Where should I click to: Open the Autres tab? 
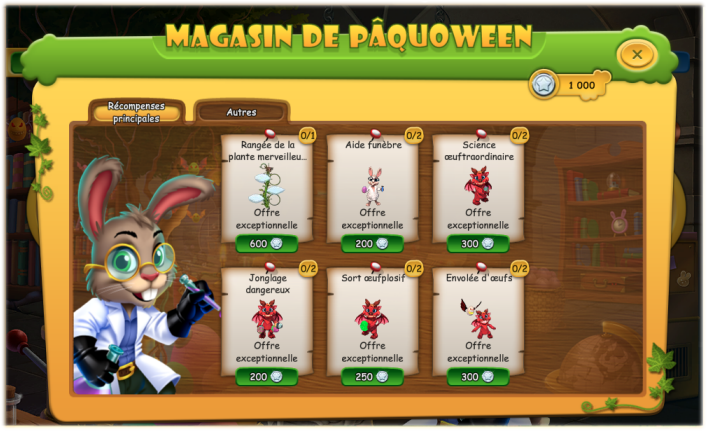coord(241,112)
